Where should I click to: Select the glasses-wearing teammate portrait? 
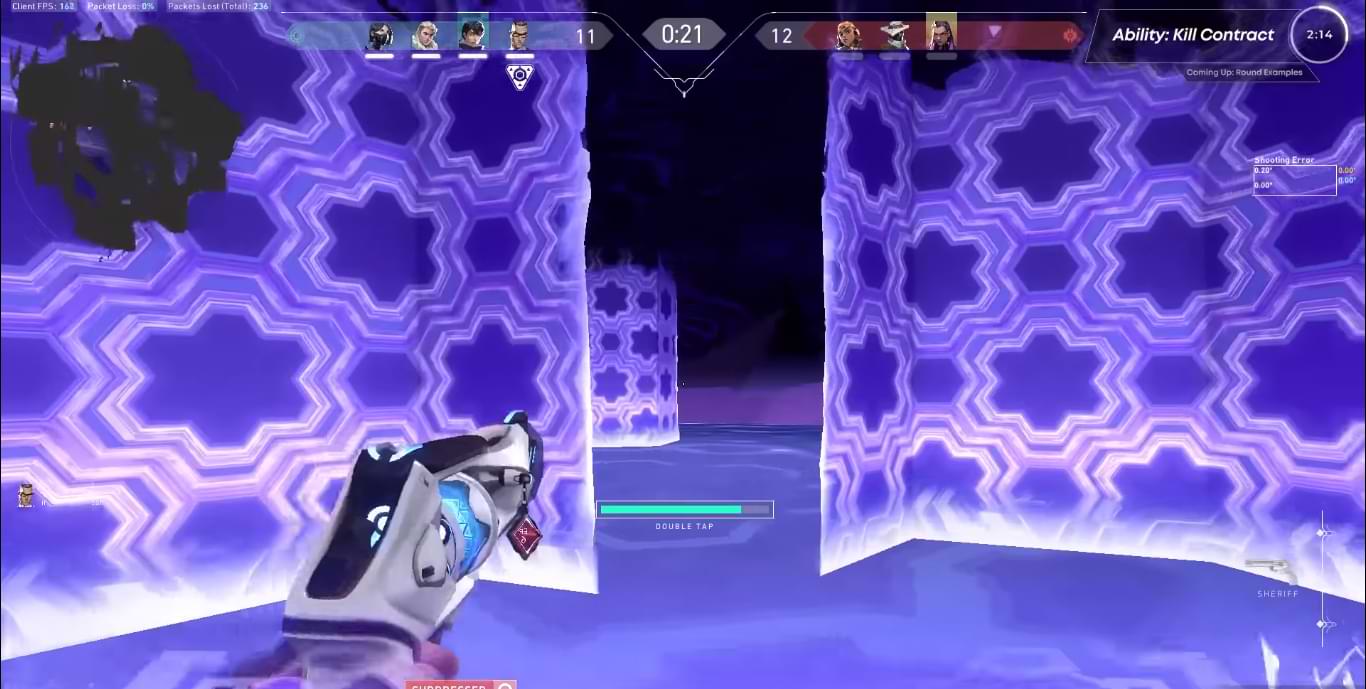pyautogui.click(x=519, y=36)
